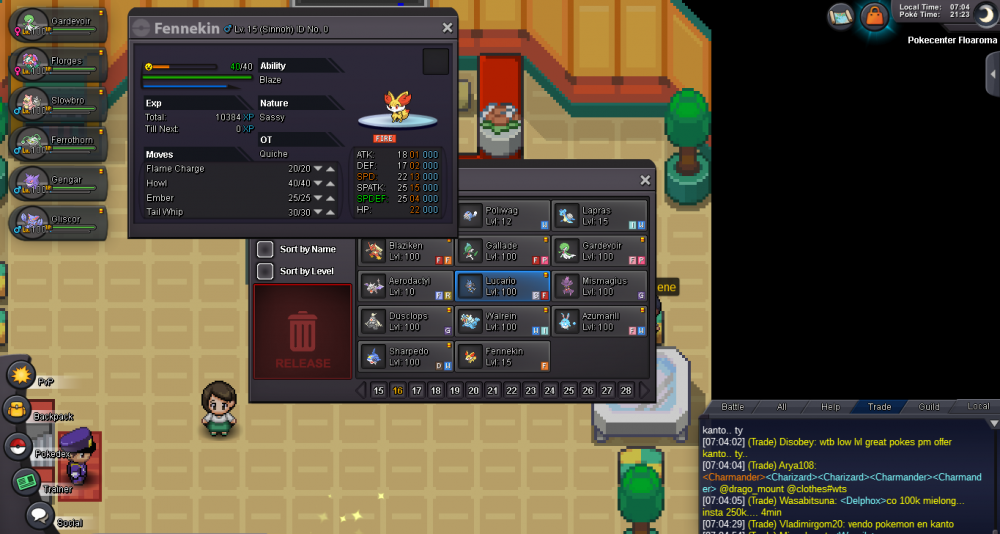Viewport: 1000px width, 534px height.
Task: Open the orange shopping bag icon
Action: [875, 16]
